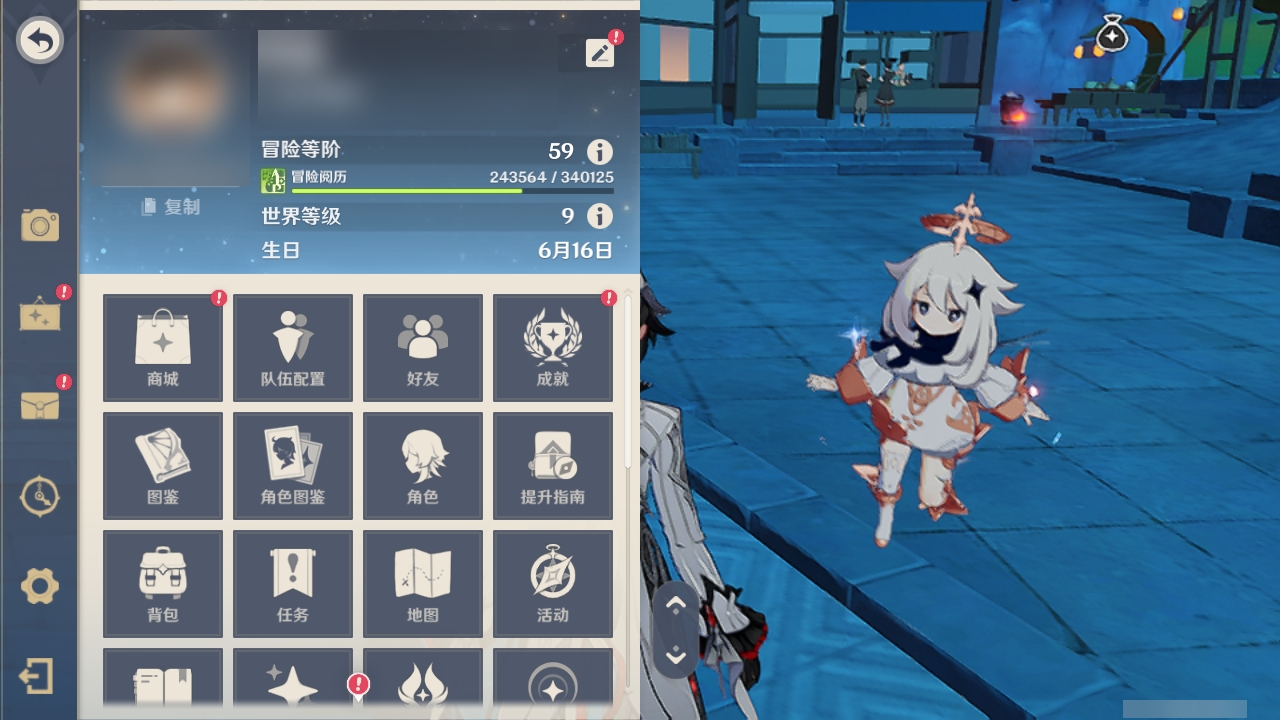Open the 提升指南 improvement guide

coord(552,465)
